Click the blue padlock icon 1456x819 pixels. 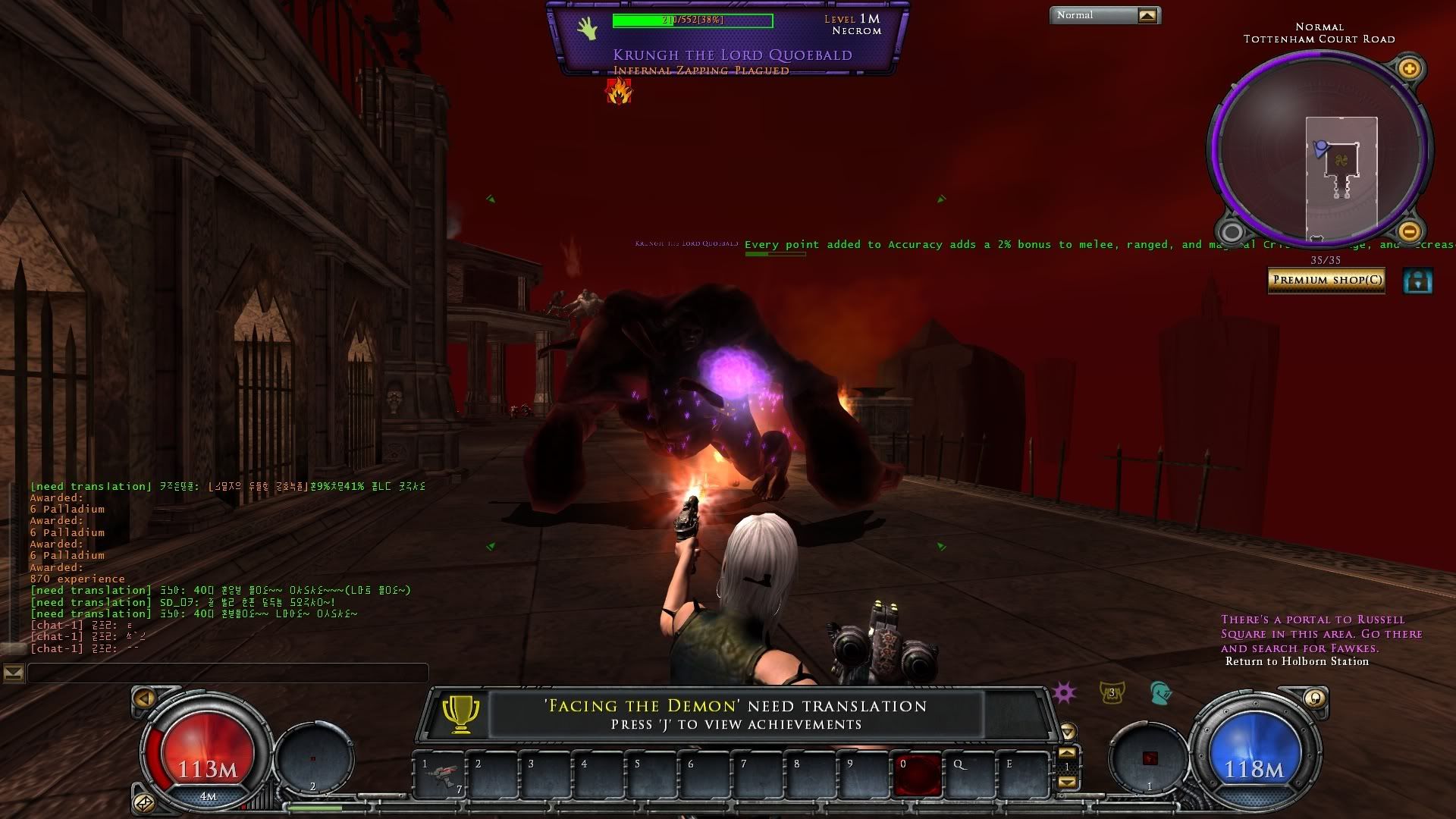coord(1417,281)
